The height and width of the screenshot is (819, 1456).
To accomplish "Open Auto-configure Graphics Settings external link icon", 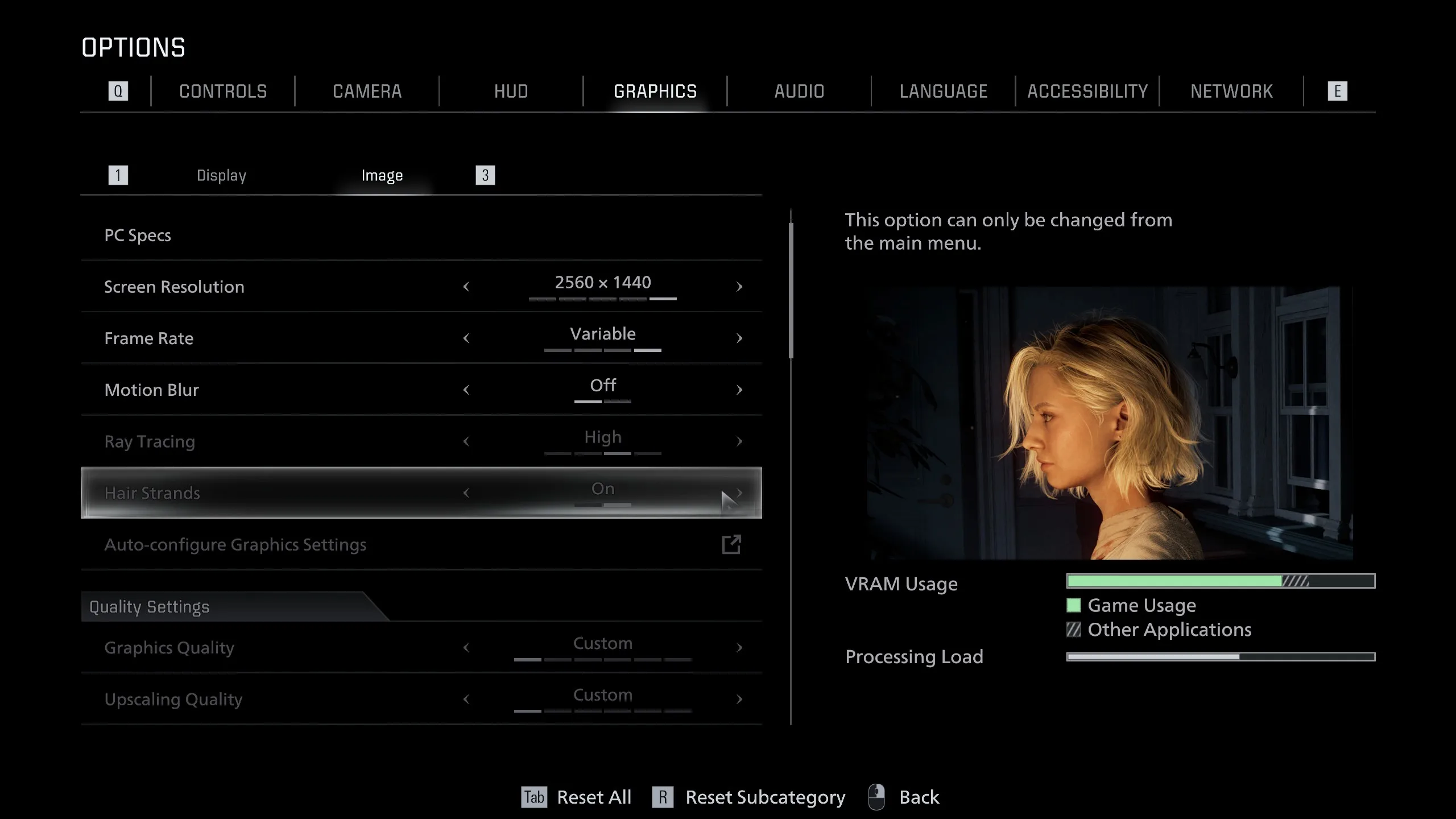I will [x=732, y=544].
